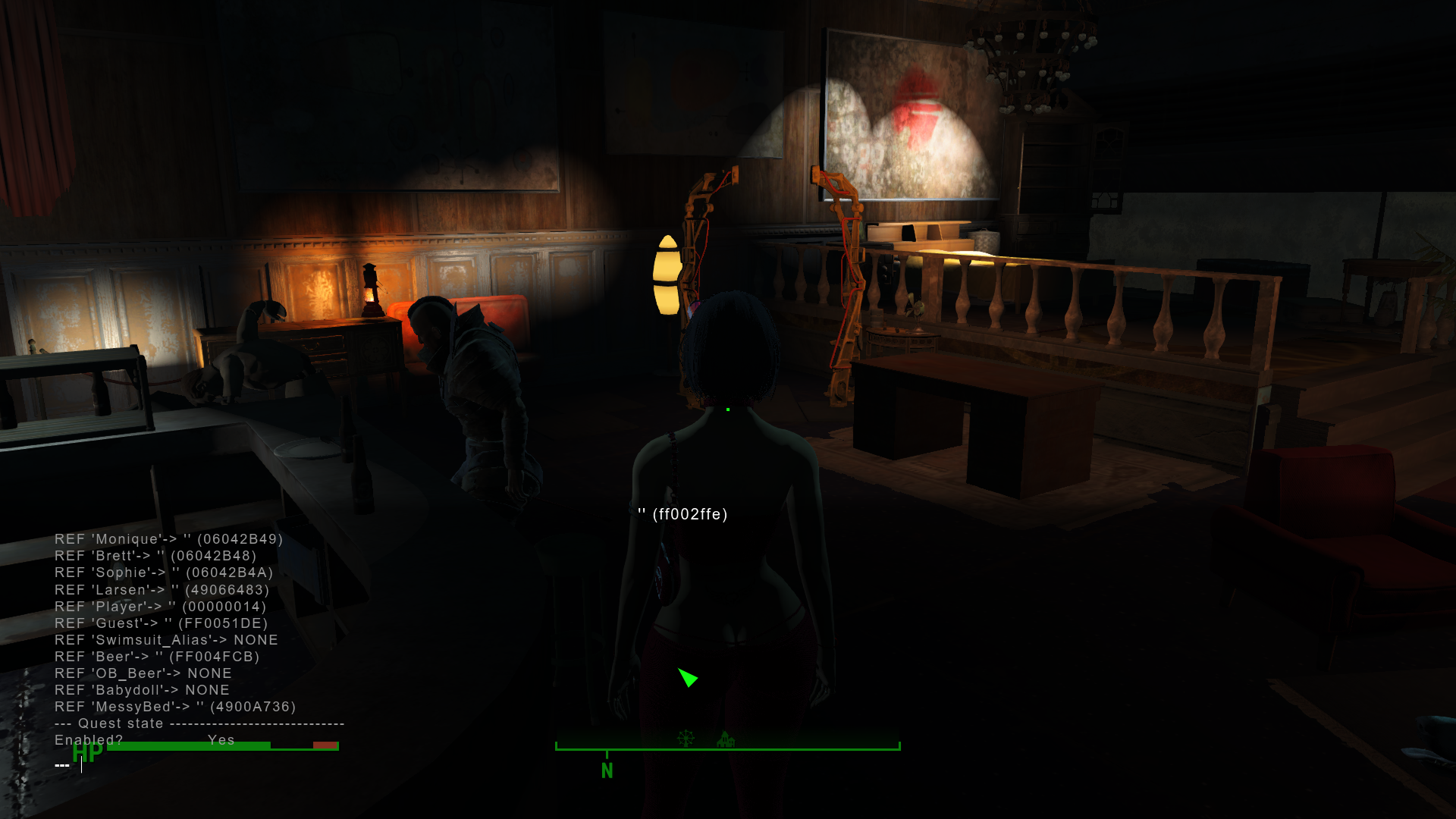1456x819 pixels.
Task: Click the green HP progress bar
Action: point(190,745)
